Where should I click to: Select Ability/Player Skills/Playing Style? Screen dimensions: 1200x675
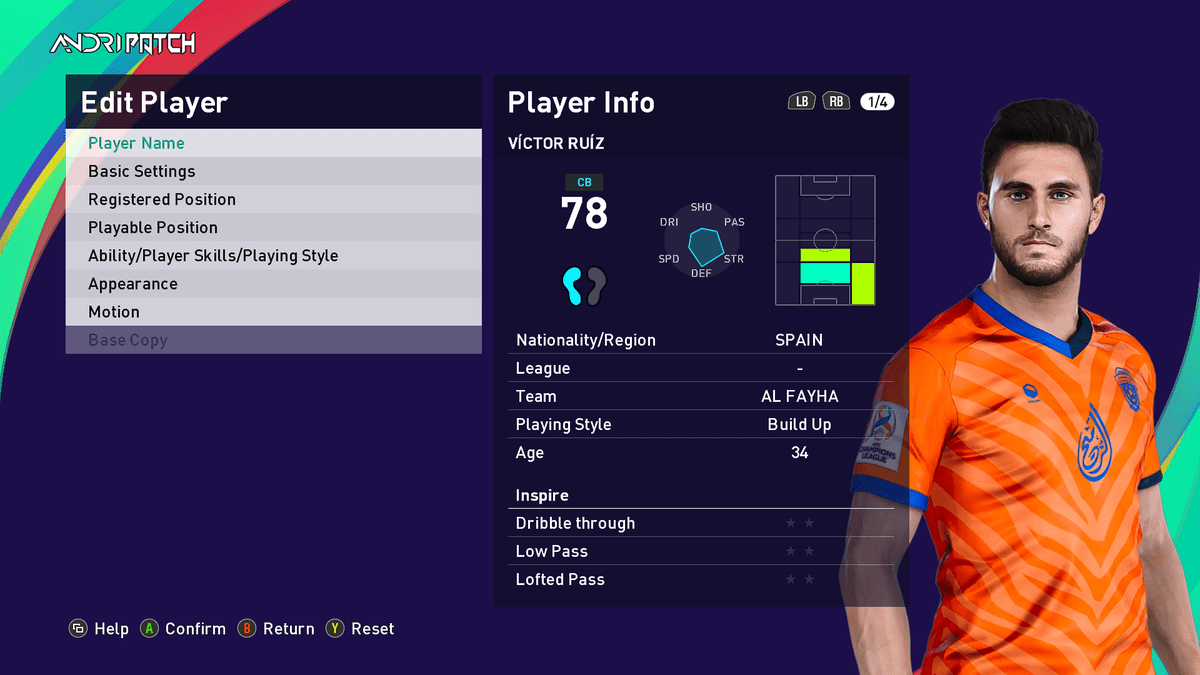(x=273, y=255)
